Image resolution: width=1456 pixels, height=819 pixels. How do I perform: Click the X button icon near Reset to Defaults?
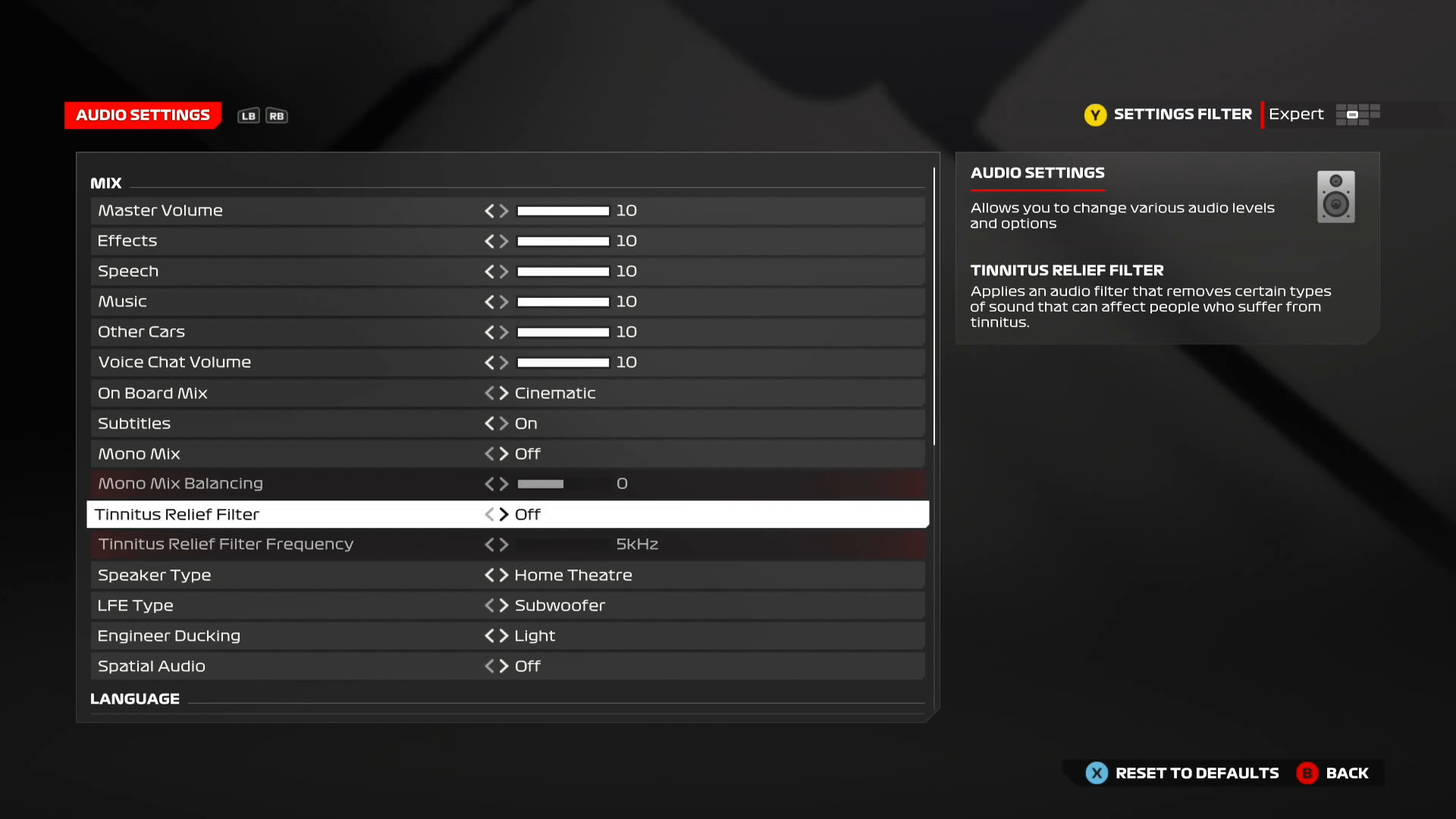click(1095, 773)
